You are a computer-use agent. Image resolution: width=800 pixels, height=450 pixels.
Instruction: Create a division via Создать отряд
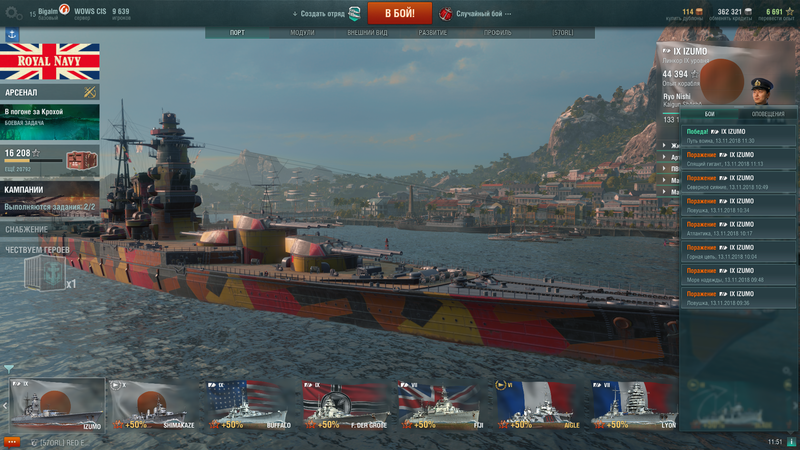tap(322, 14)
